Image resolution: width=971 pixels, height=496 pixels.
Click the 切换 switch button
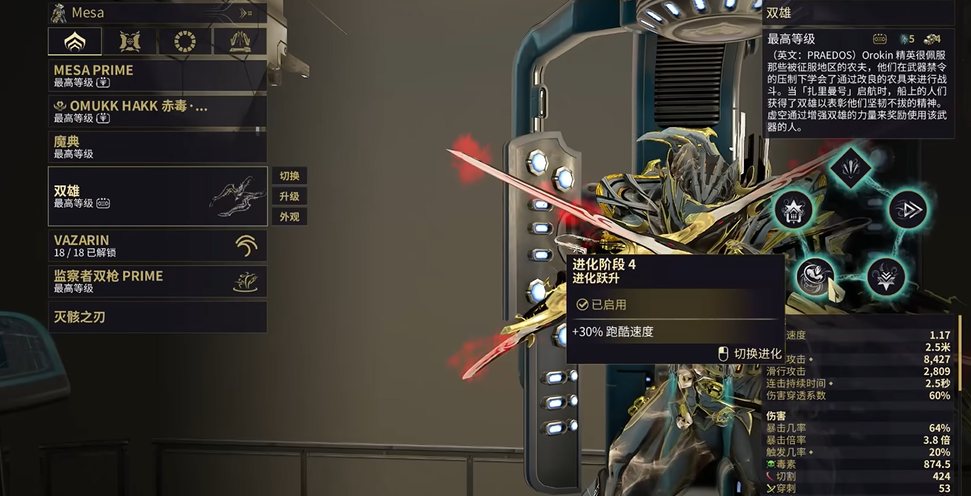[x=289, y=176]
